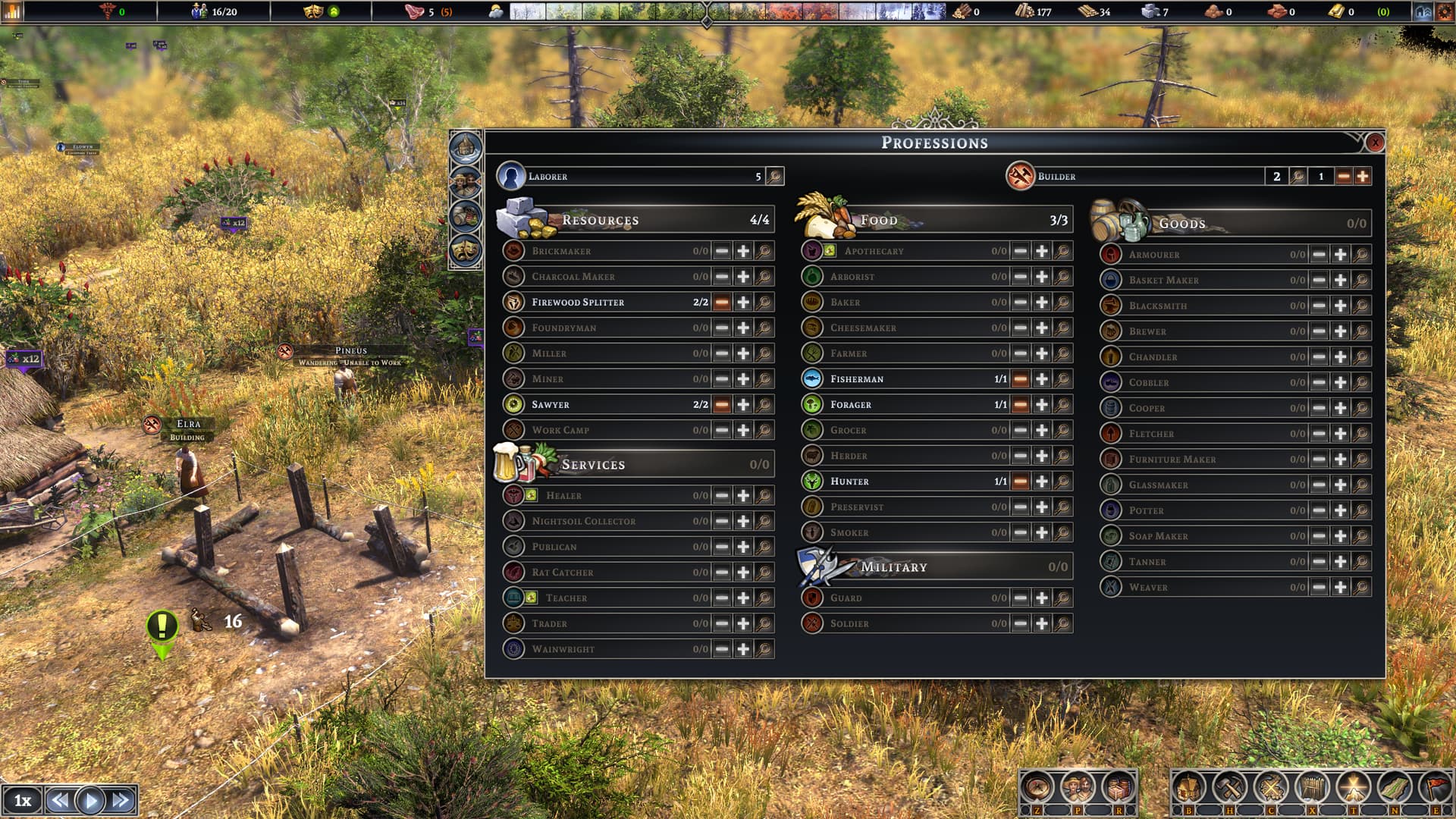Click the Healer caduceus icon under Services
This screenshot has height=819, width=1456.
(x=513, y=495)
